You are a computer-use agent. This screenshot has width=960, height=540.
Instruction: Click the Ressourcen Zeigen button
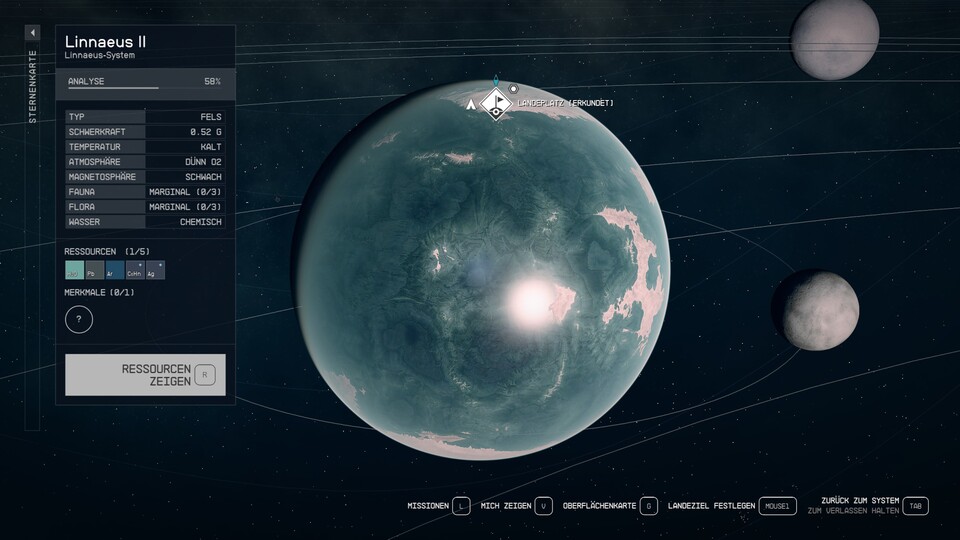pyautogui.click(x=145, y=375)
